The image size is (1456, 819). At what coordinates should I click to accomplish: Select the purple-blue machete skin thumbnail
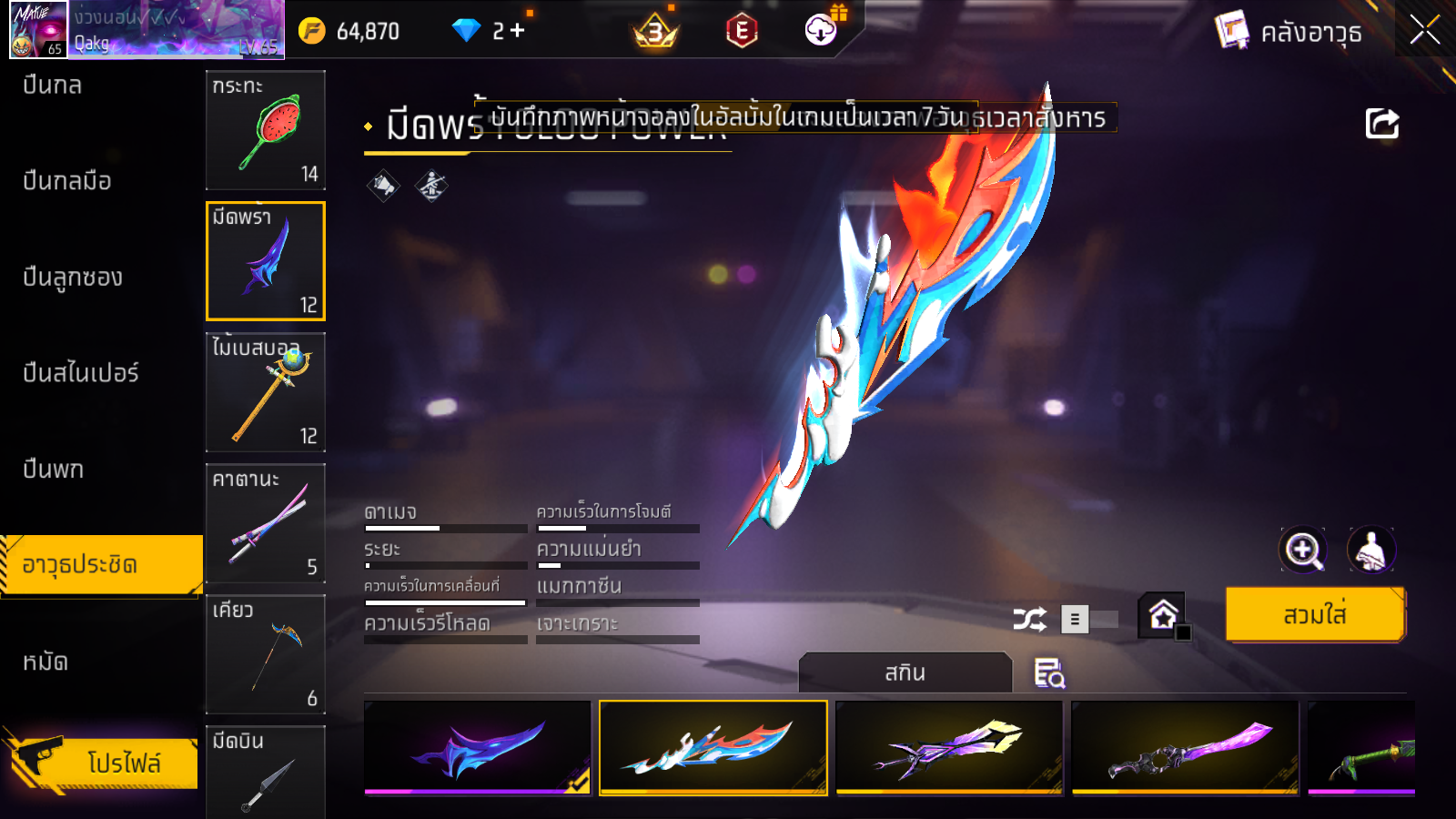[478, 747]
